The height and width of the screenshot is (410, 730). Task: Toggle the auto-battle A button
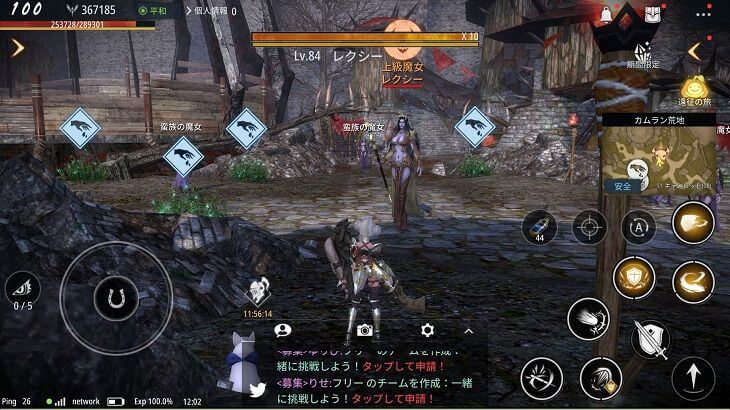[638, 227]
